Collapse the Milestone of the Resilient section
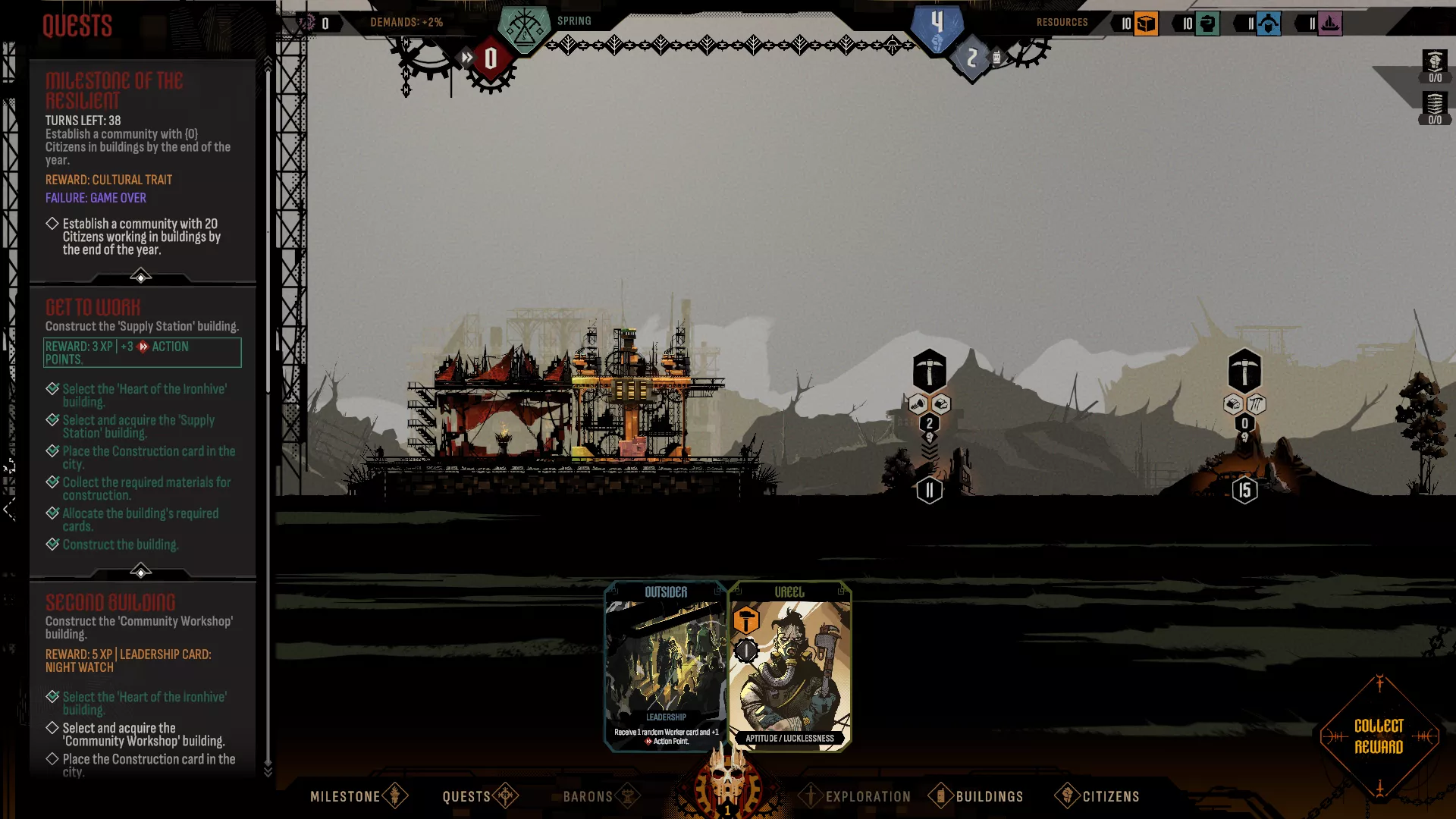This screenshot has height=819, width=1456. (142, 276)
